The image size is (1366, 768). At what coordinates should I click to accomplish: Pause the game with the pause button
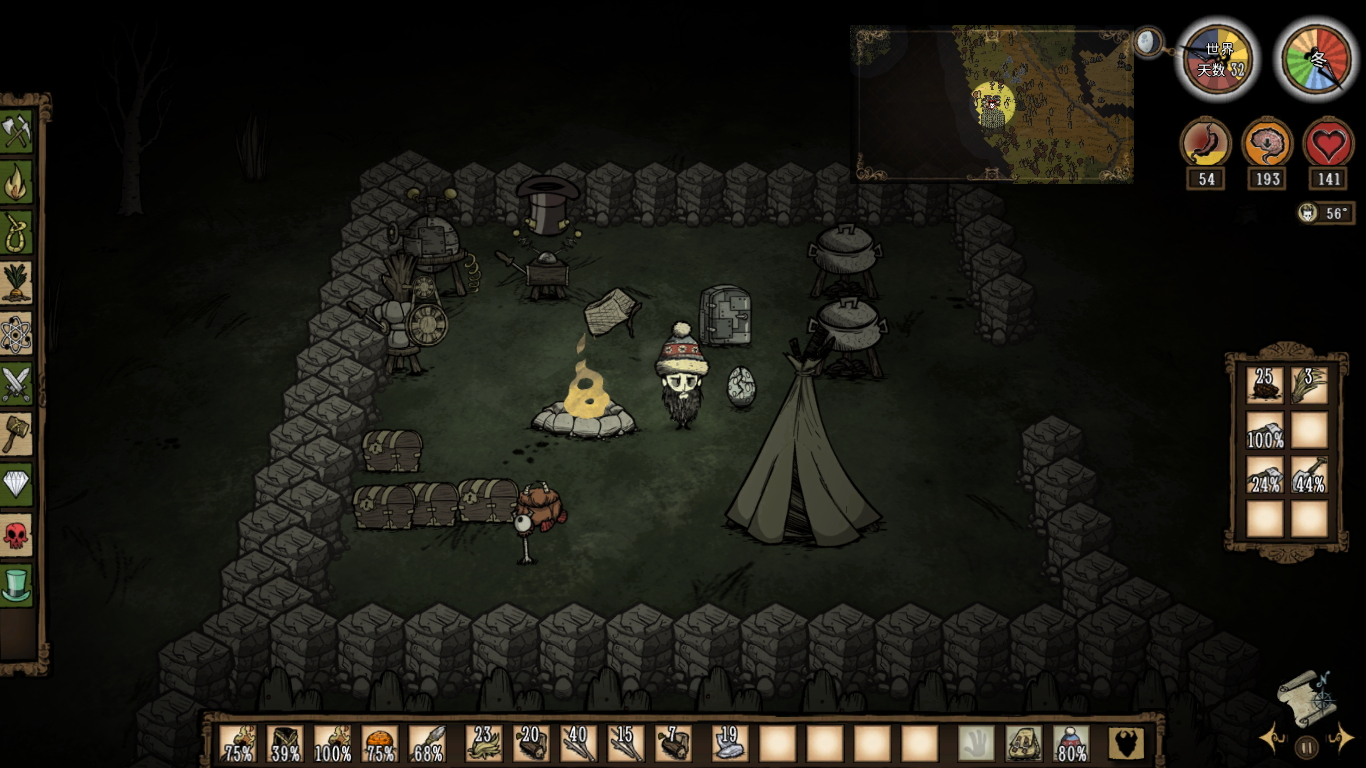click(x=1306, y=746)
